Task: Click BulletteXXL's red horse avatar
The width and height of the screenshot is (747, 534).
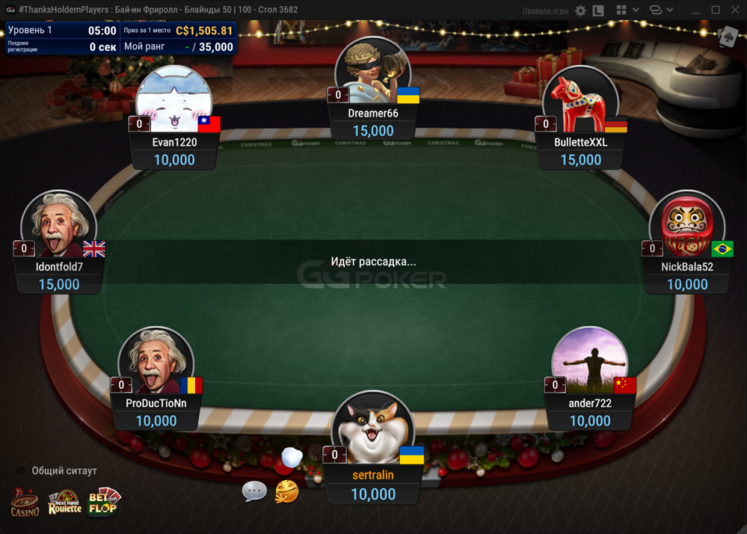Action: 580,102
